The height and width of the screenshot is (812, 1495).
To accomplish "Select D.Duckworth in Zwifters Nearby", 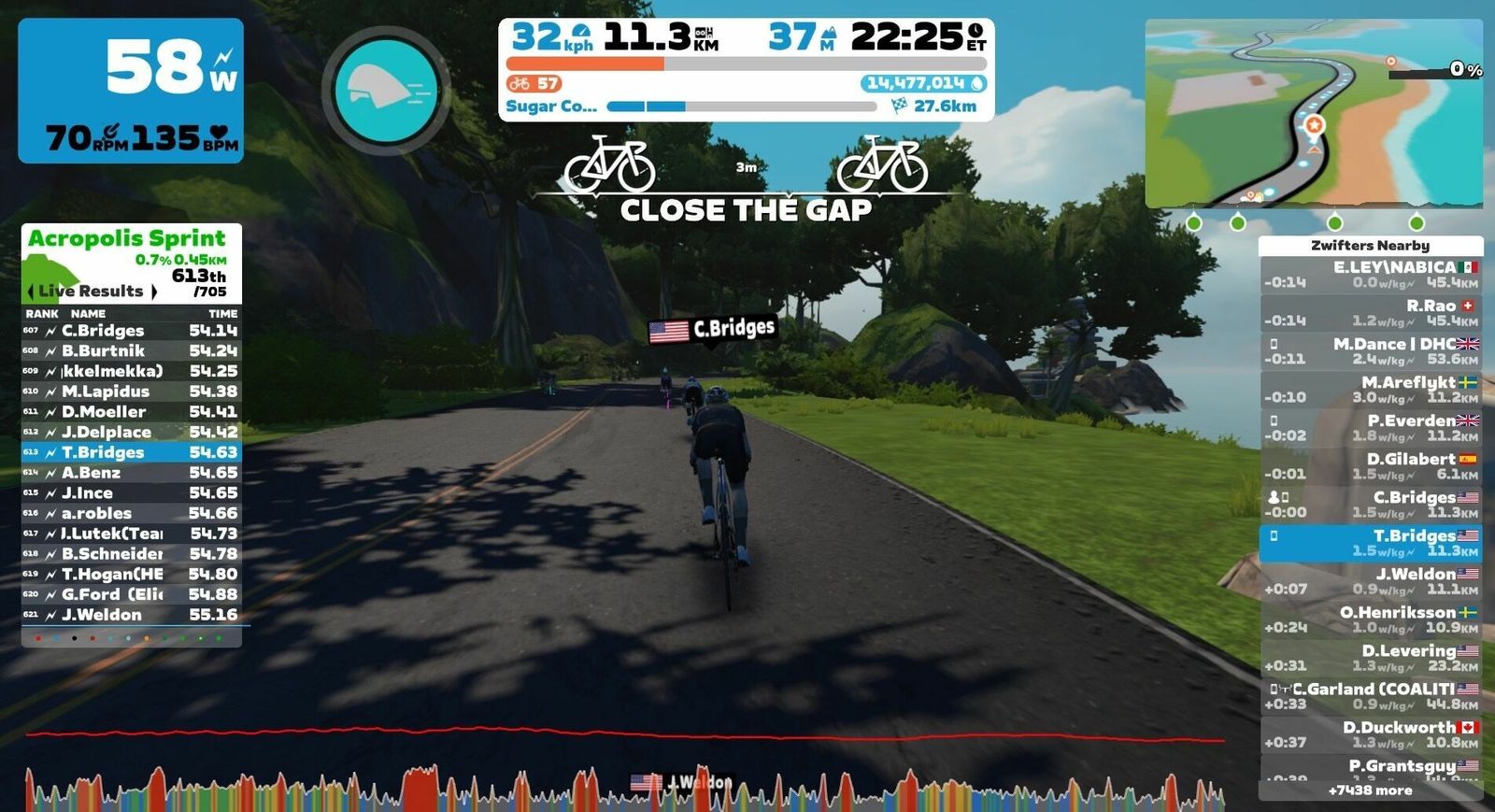I will click(x=1370, y=734).
